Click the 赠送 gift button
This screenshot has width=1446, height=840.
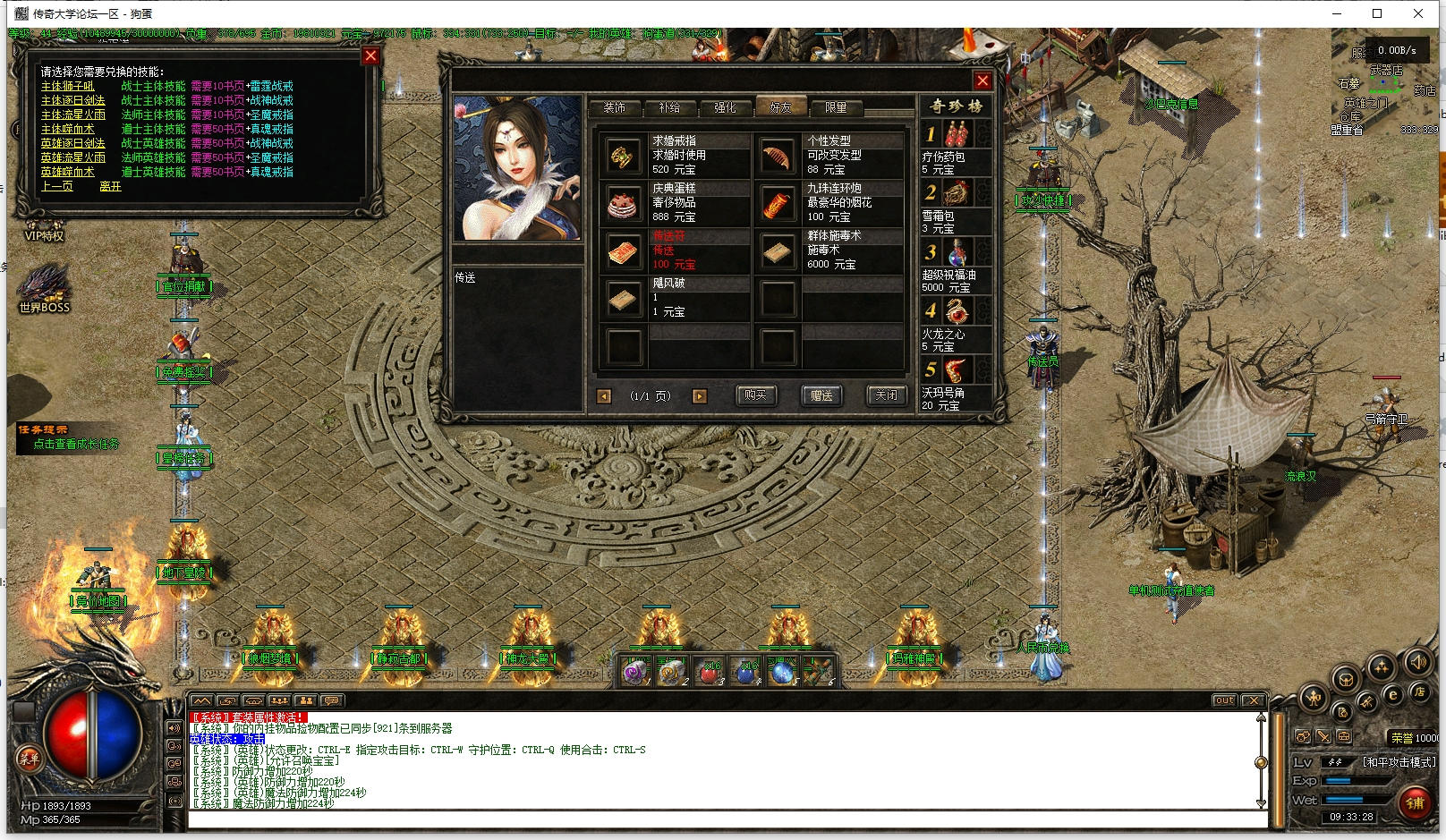click(x=821, y=395)
